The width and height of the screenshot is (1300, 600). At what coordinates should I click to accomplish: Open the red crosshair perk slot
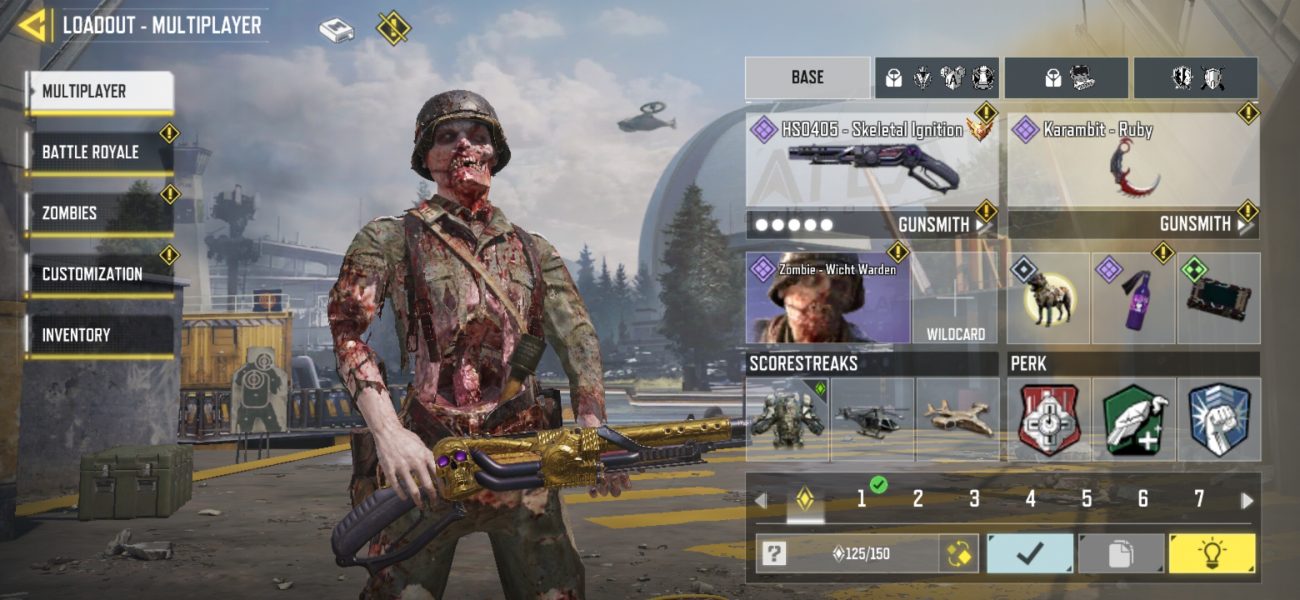(x=1049, y=419)
